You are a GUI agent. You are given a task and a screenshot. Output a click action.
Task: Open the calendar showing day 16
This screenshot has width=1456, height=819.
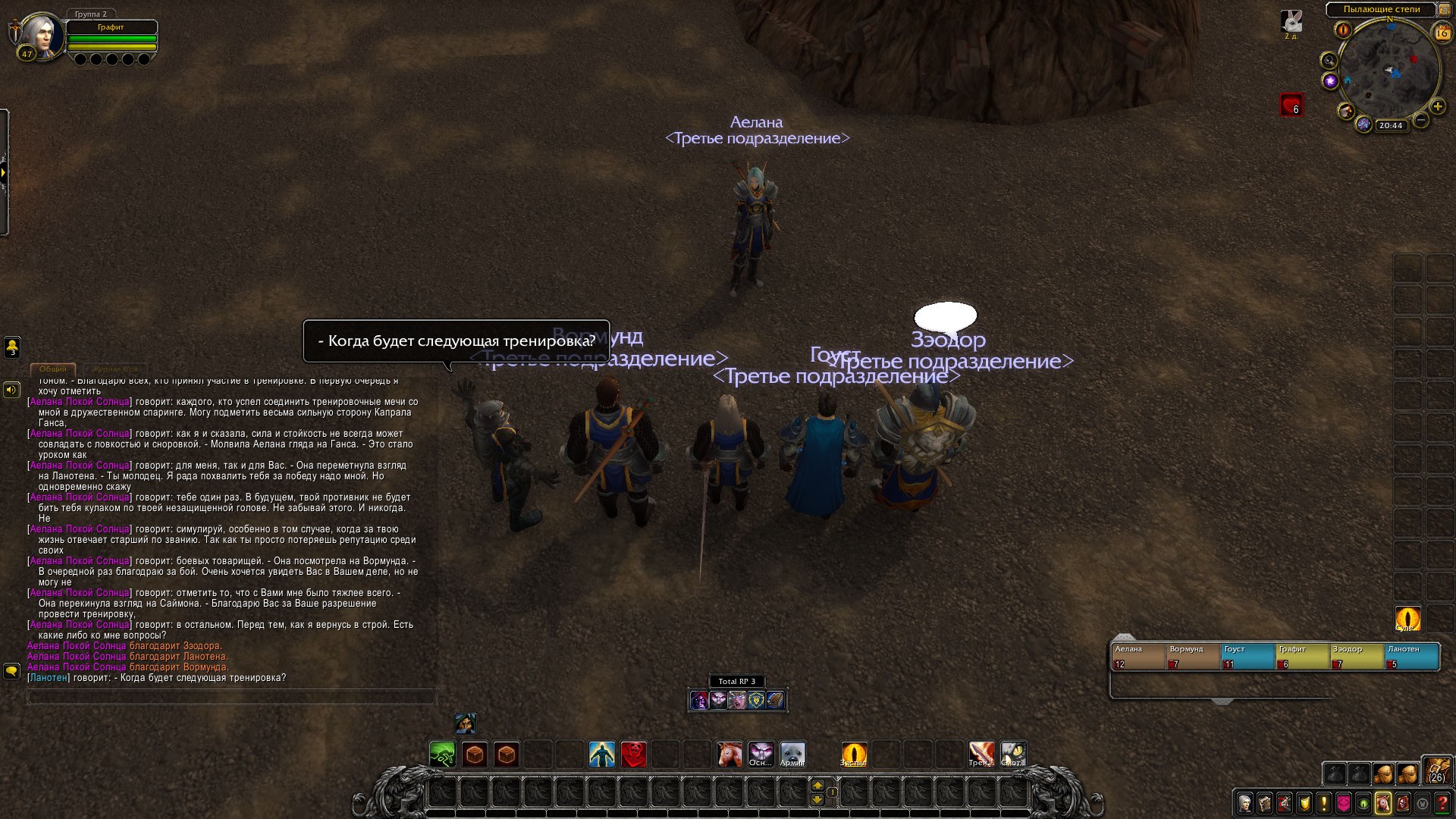coord(1442,33)
